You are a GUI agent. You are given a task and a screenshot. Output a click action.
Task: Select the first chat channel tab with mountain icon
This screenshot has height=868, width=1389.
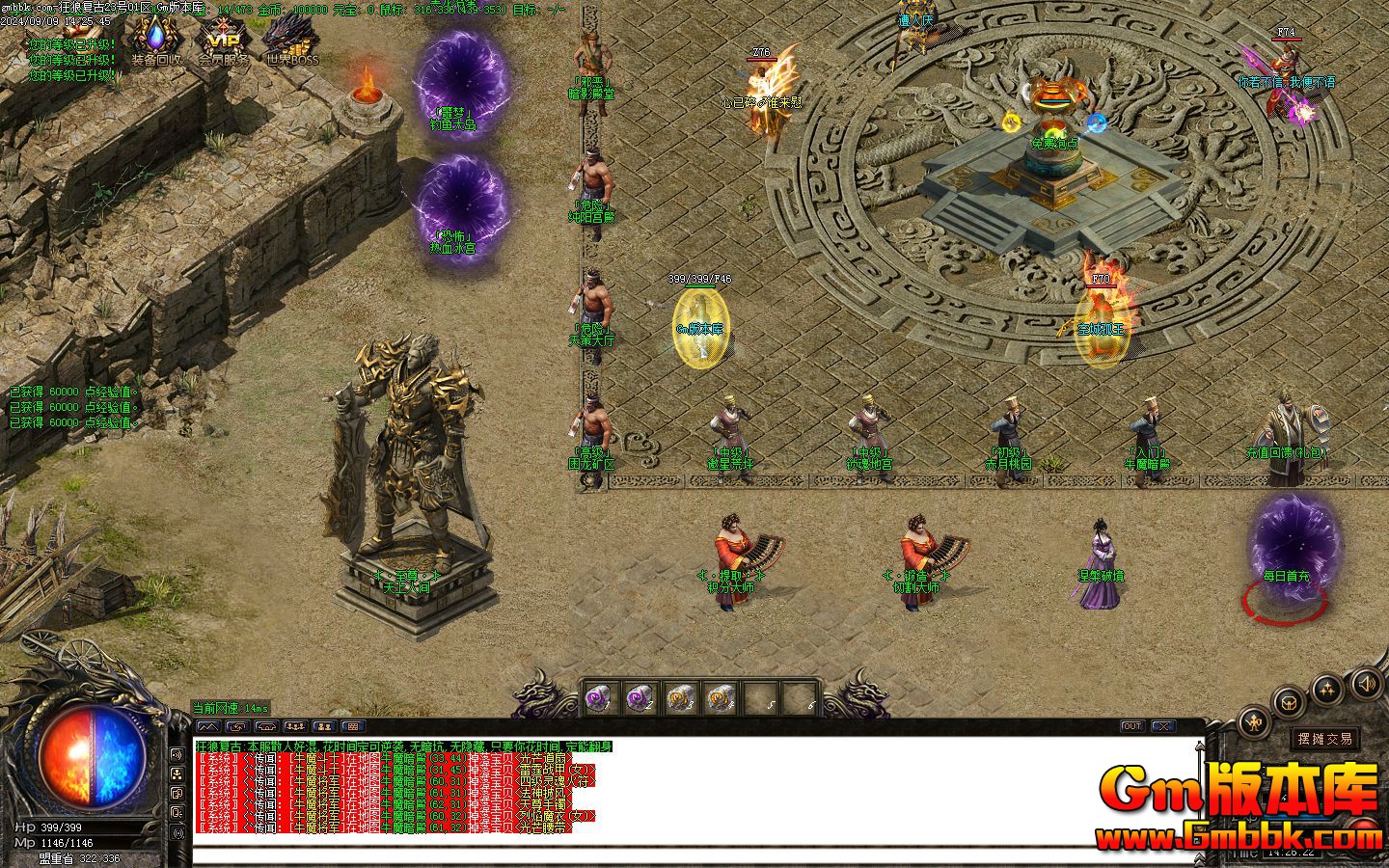click(207, 726)
